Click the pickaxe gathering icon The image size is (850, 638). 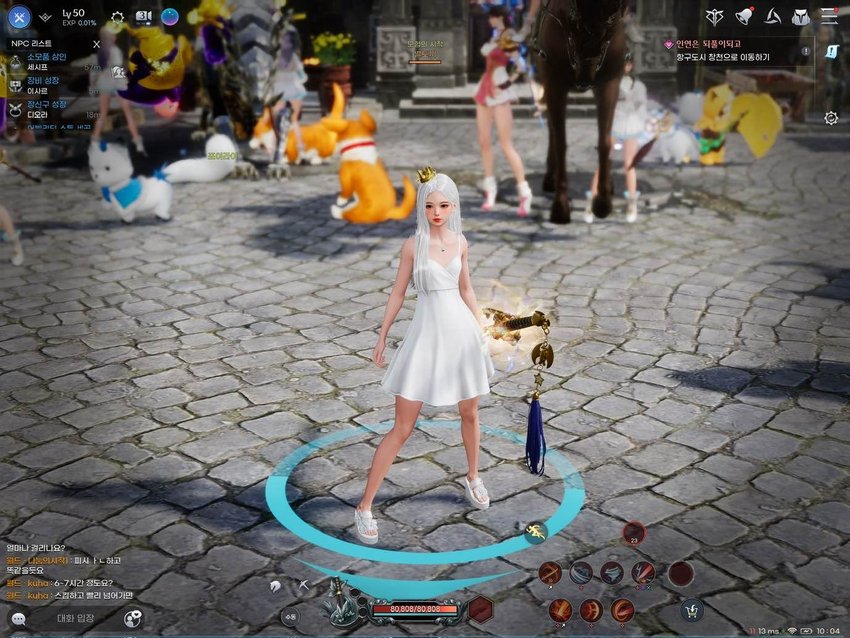coord(304,585)
